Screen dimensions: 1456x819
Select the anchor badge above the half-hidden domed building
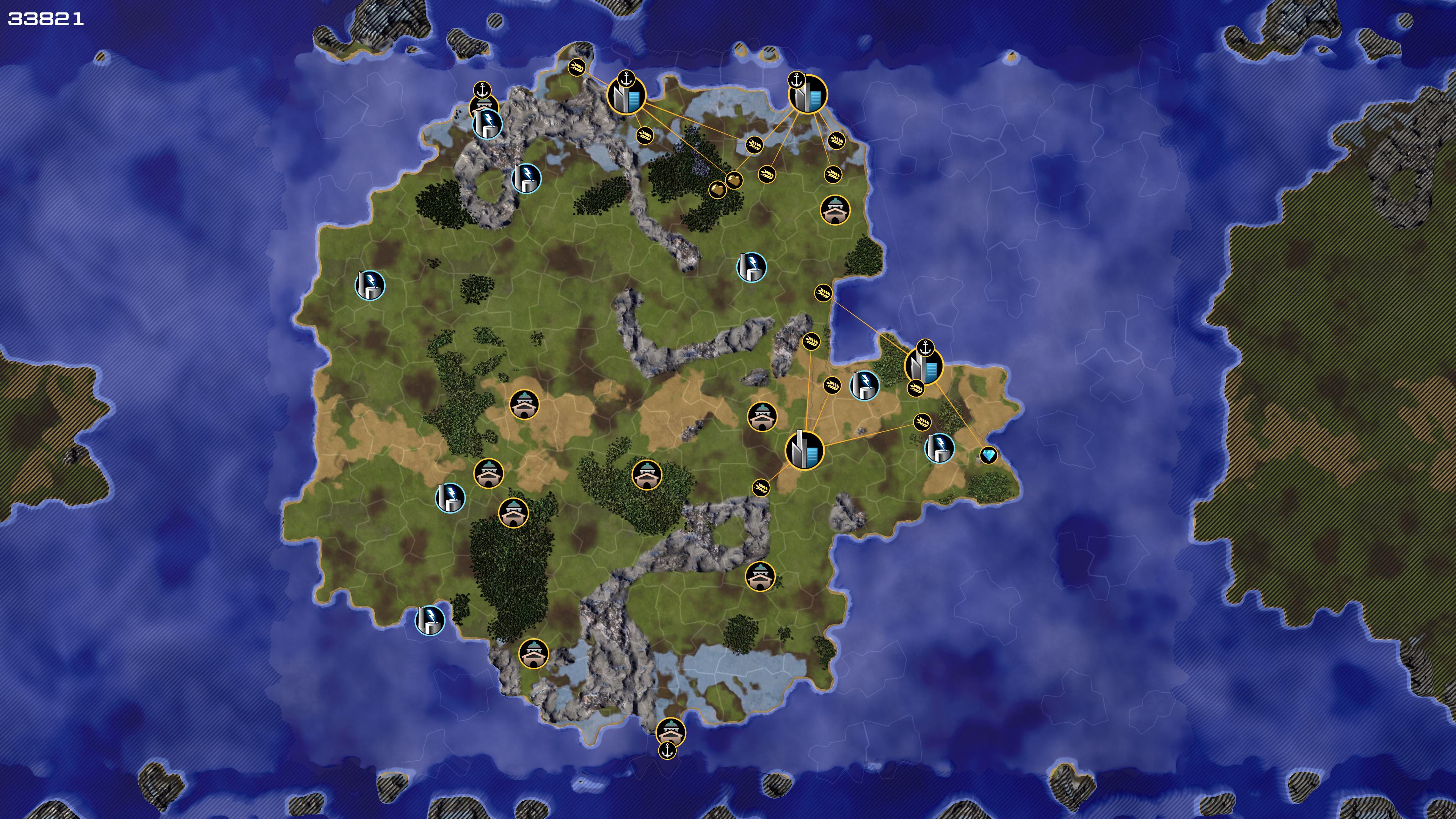click(x=482, y=90)
